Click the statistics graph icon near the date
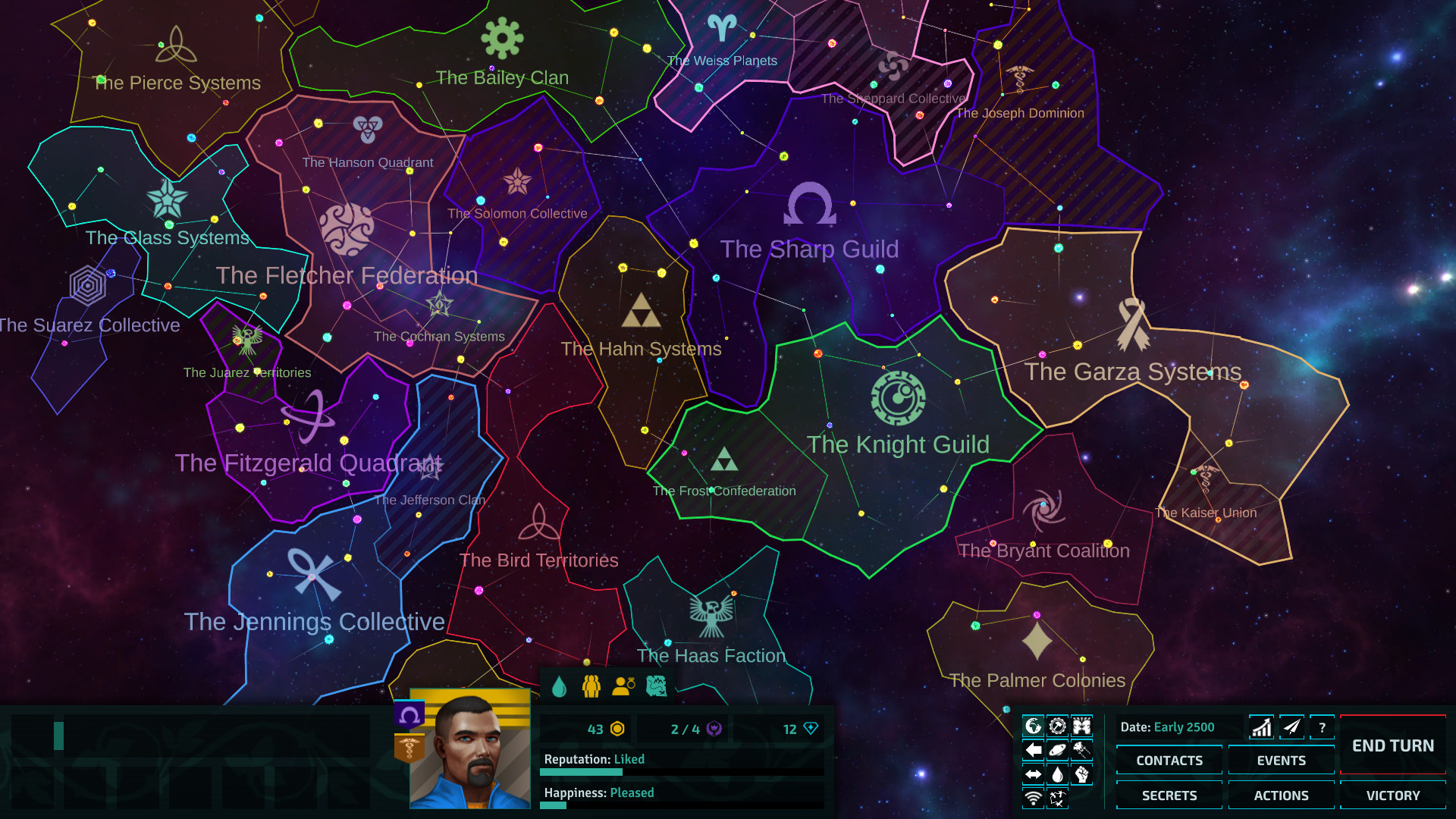 pos(1261,726)
